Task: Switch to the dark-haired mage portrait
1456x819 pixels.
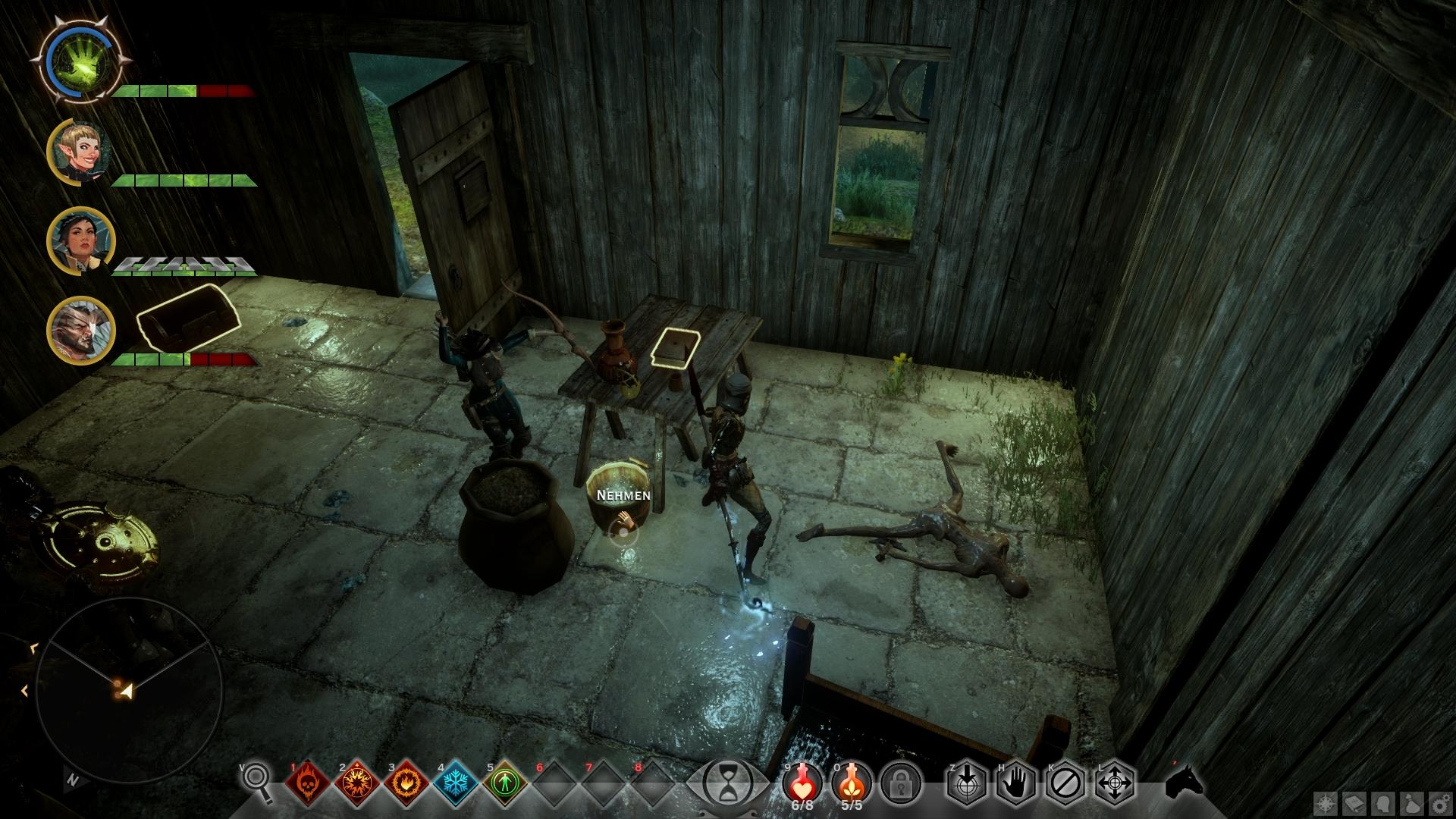Action: click(x=80, y=240)
